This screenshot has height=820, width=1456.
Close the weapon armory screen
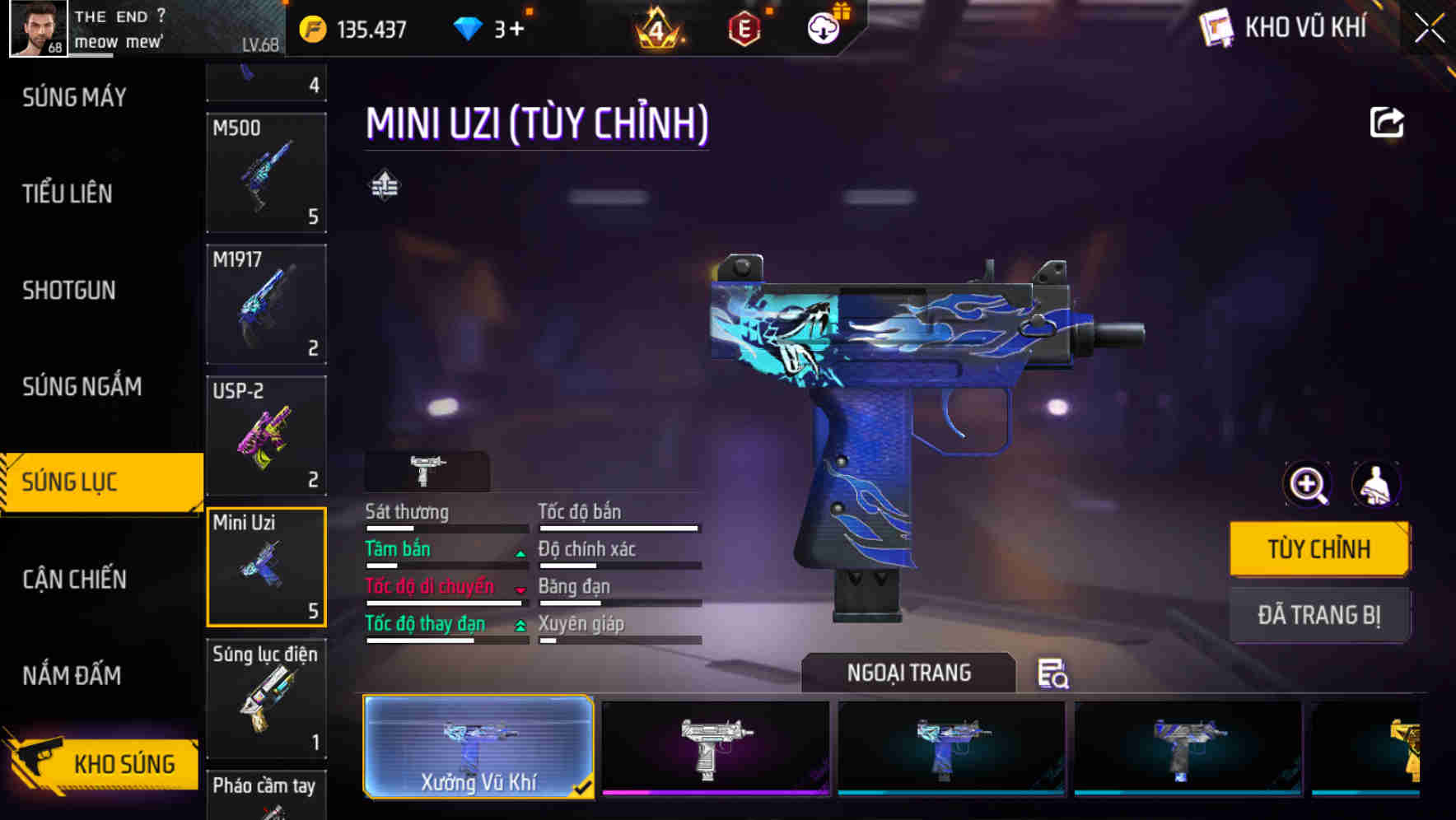pyautogui.click(x=1429, y=29)
